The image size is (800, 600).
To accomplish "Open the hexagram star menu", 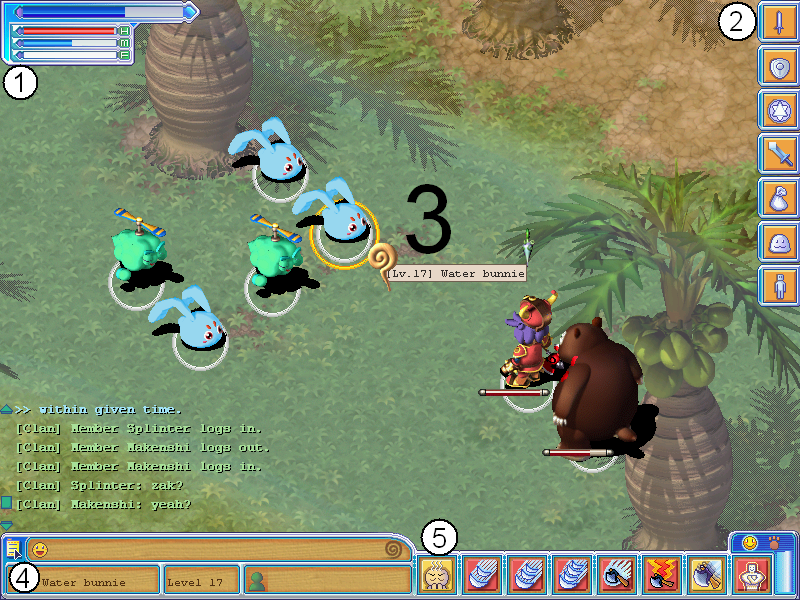I will [x=778, y=111].
